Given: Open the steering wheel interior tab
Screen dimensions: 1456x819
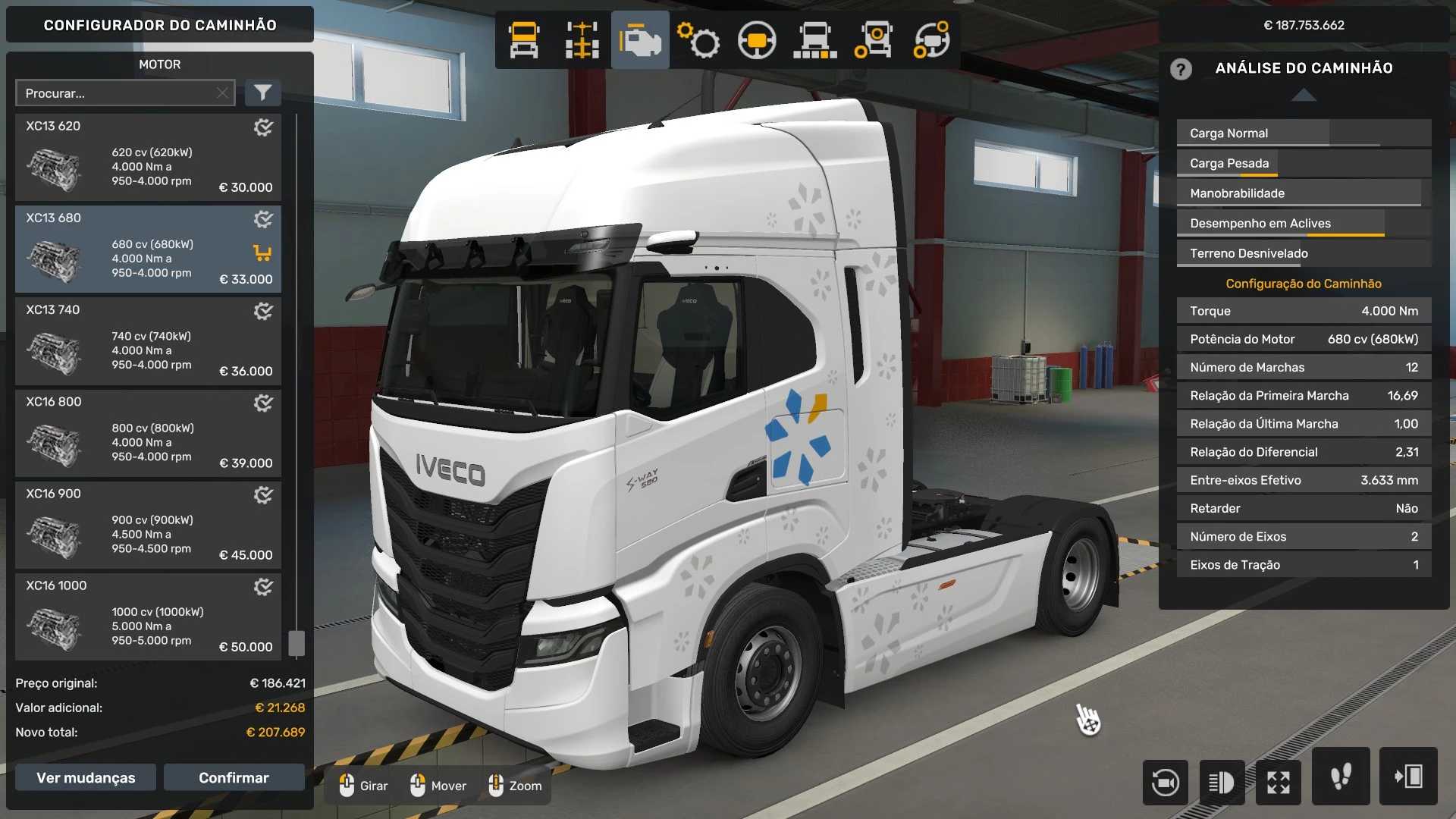Looking at the screenshot, I should (x=757, y=40).
